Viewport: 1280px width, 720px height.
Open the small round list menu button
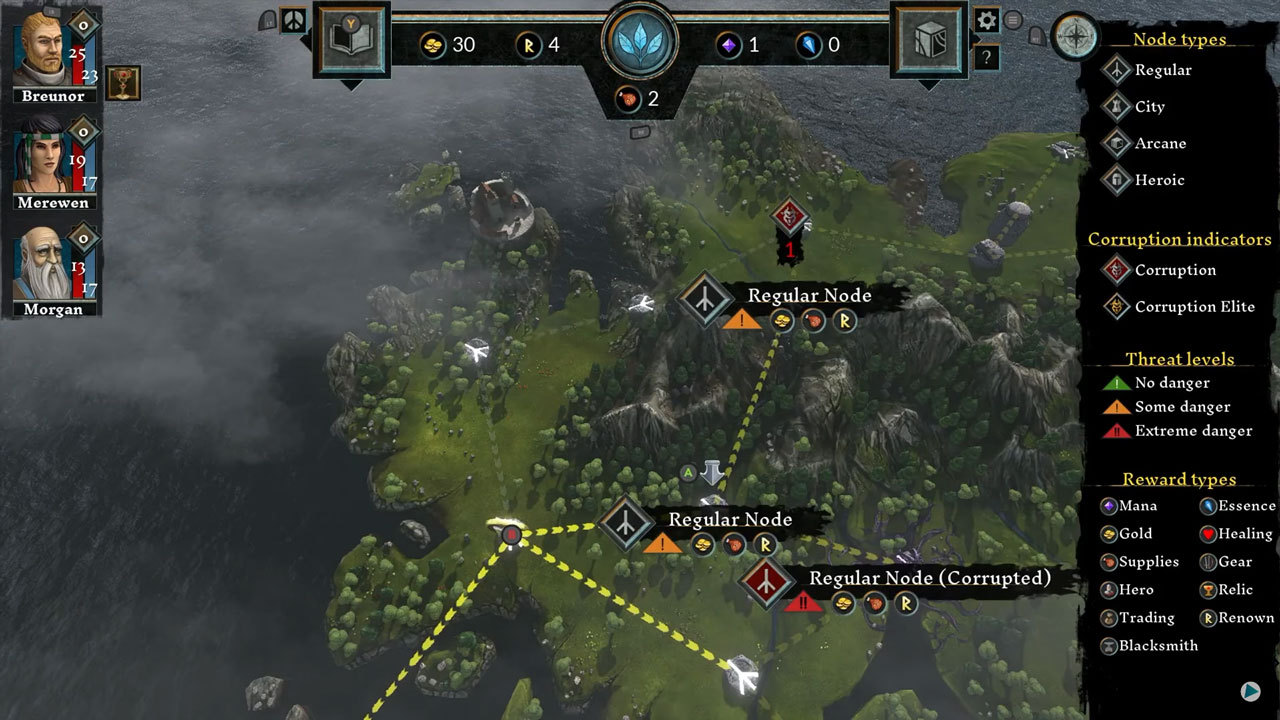[x=1013, y=20]
